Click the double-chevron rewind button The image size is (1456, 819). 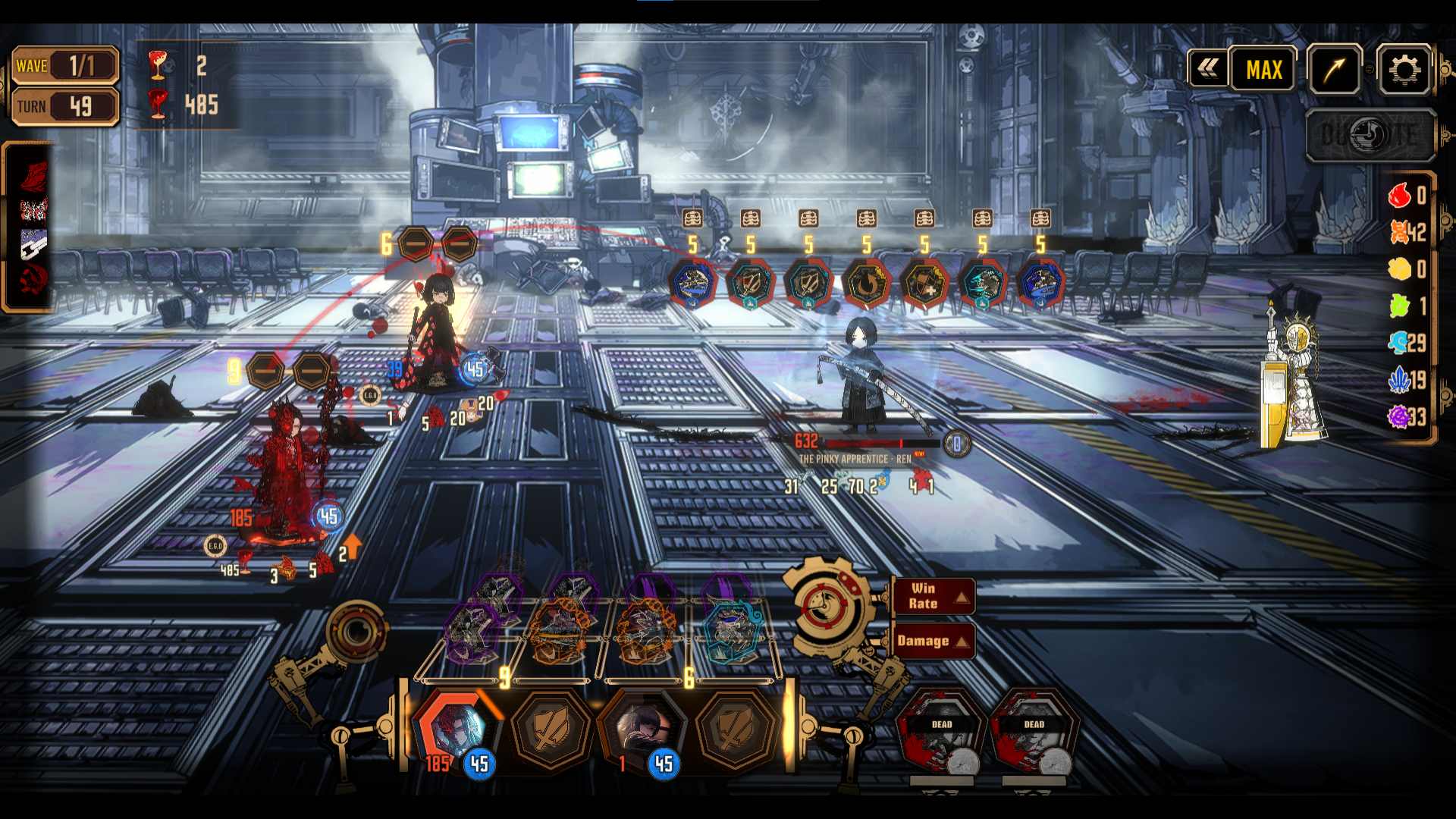pos(1208,70)
